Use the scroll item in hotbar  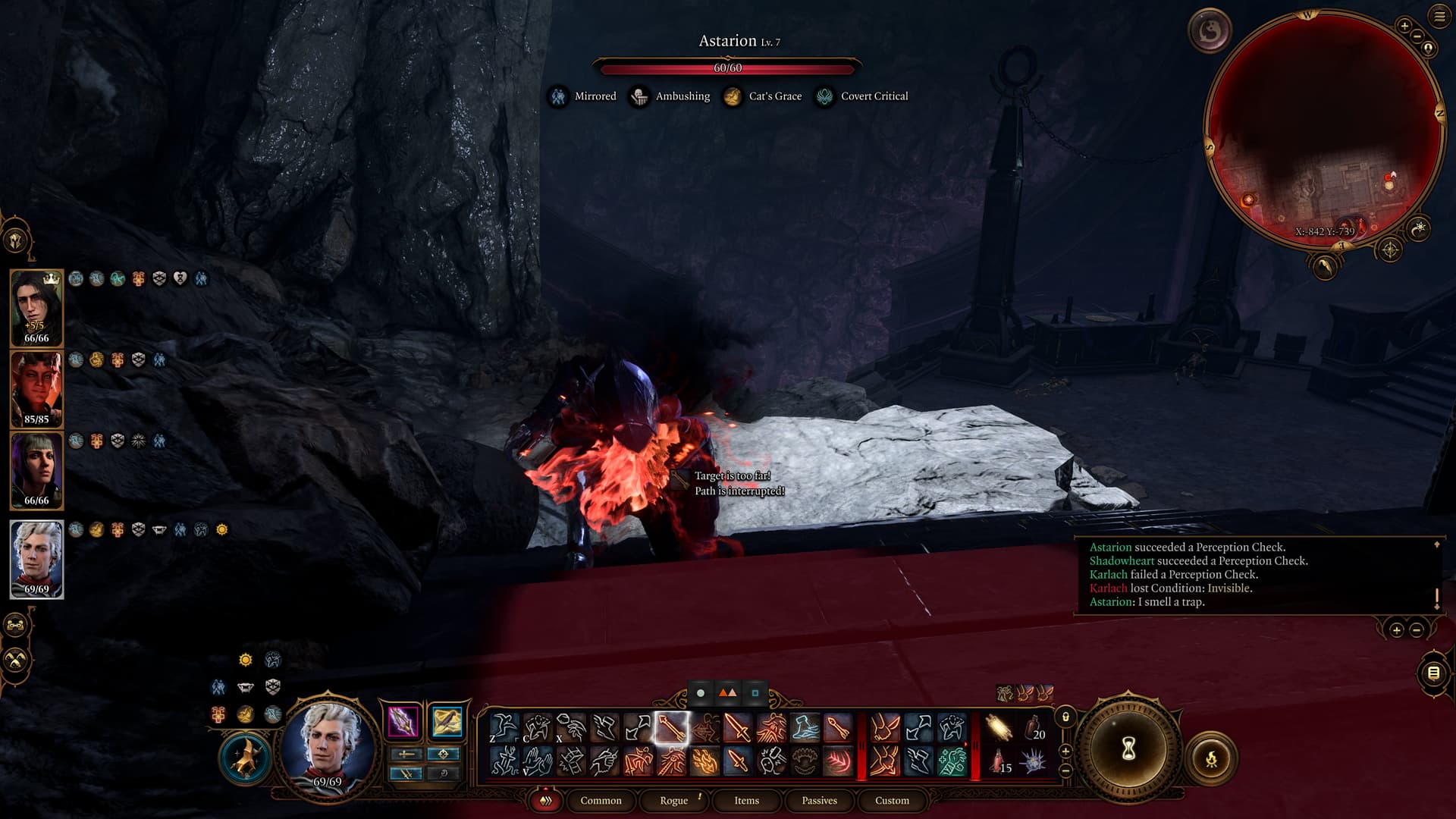tap(999, 728)
